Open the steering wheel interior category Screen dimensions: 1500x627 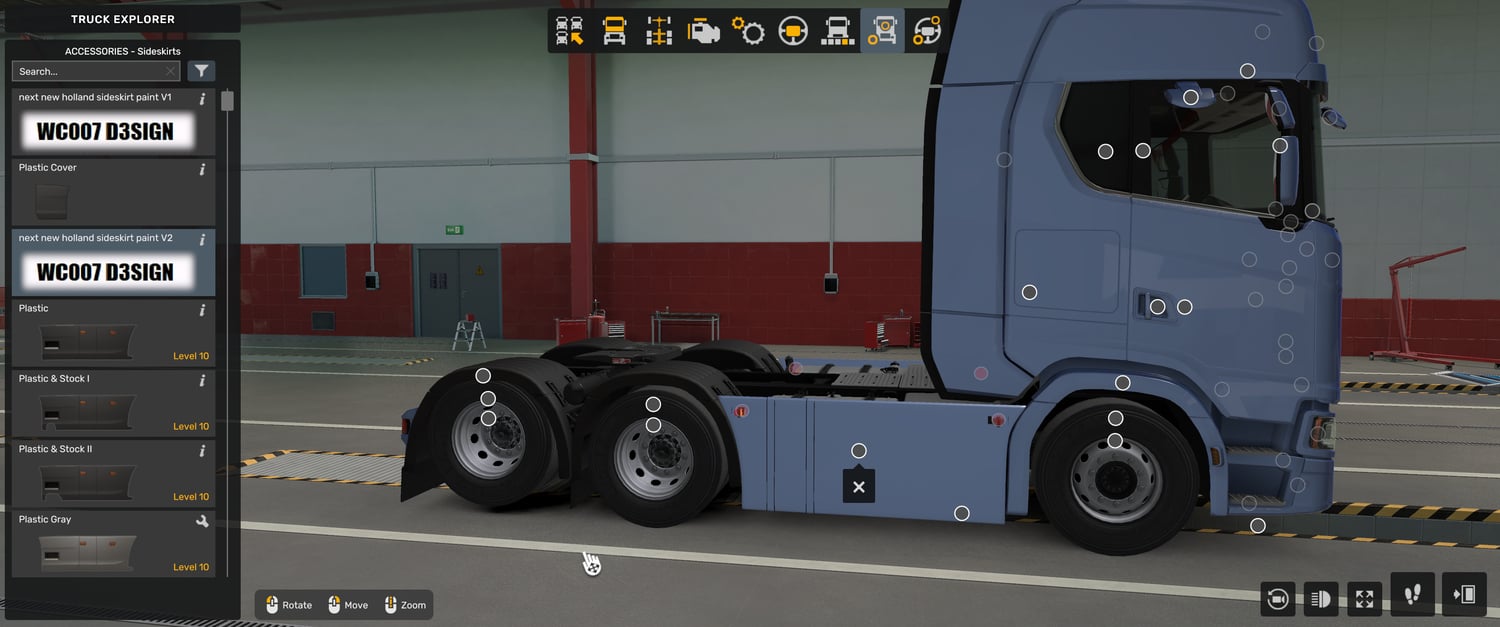pyautogui.click(x=793, y=31)
